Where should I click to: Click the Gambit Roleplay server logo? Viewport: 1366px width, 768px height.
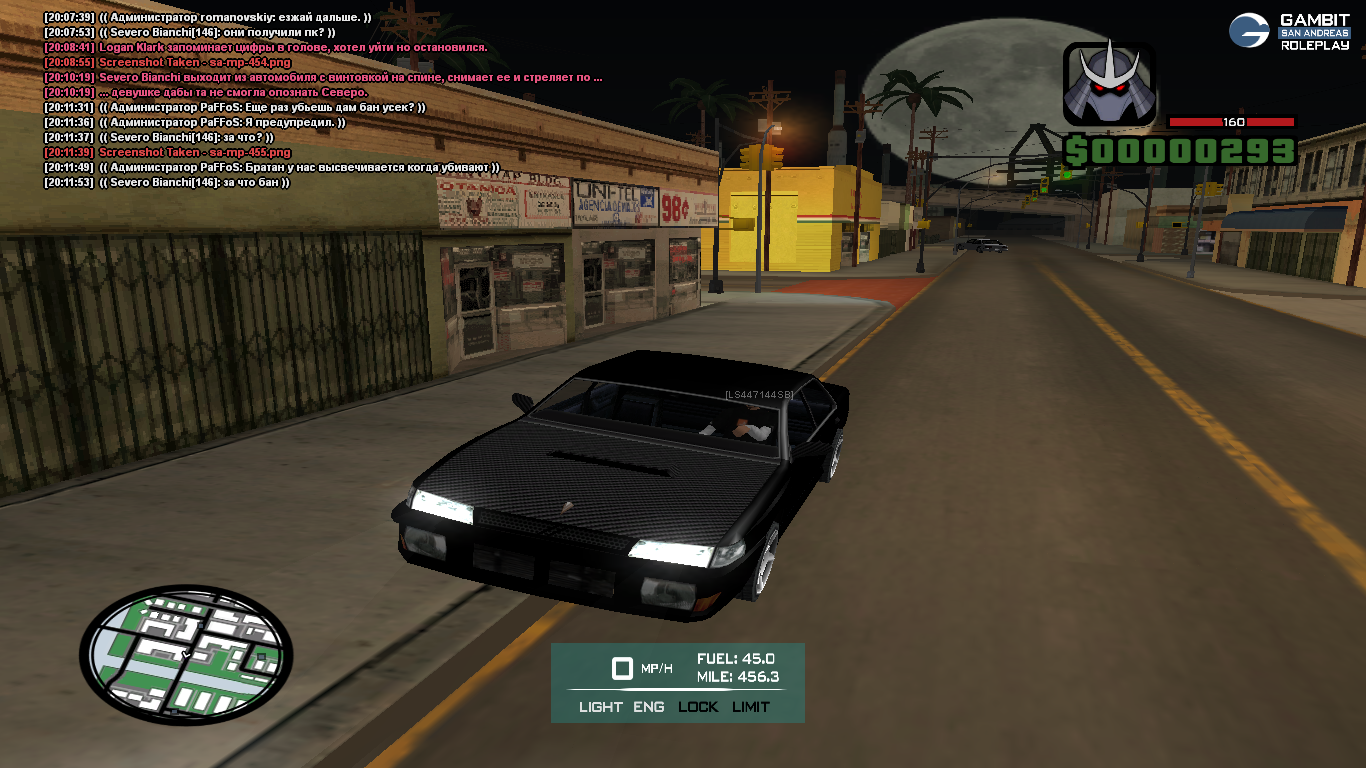click(1289, 32)
